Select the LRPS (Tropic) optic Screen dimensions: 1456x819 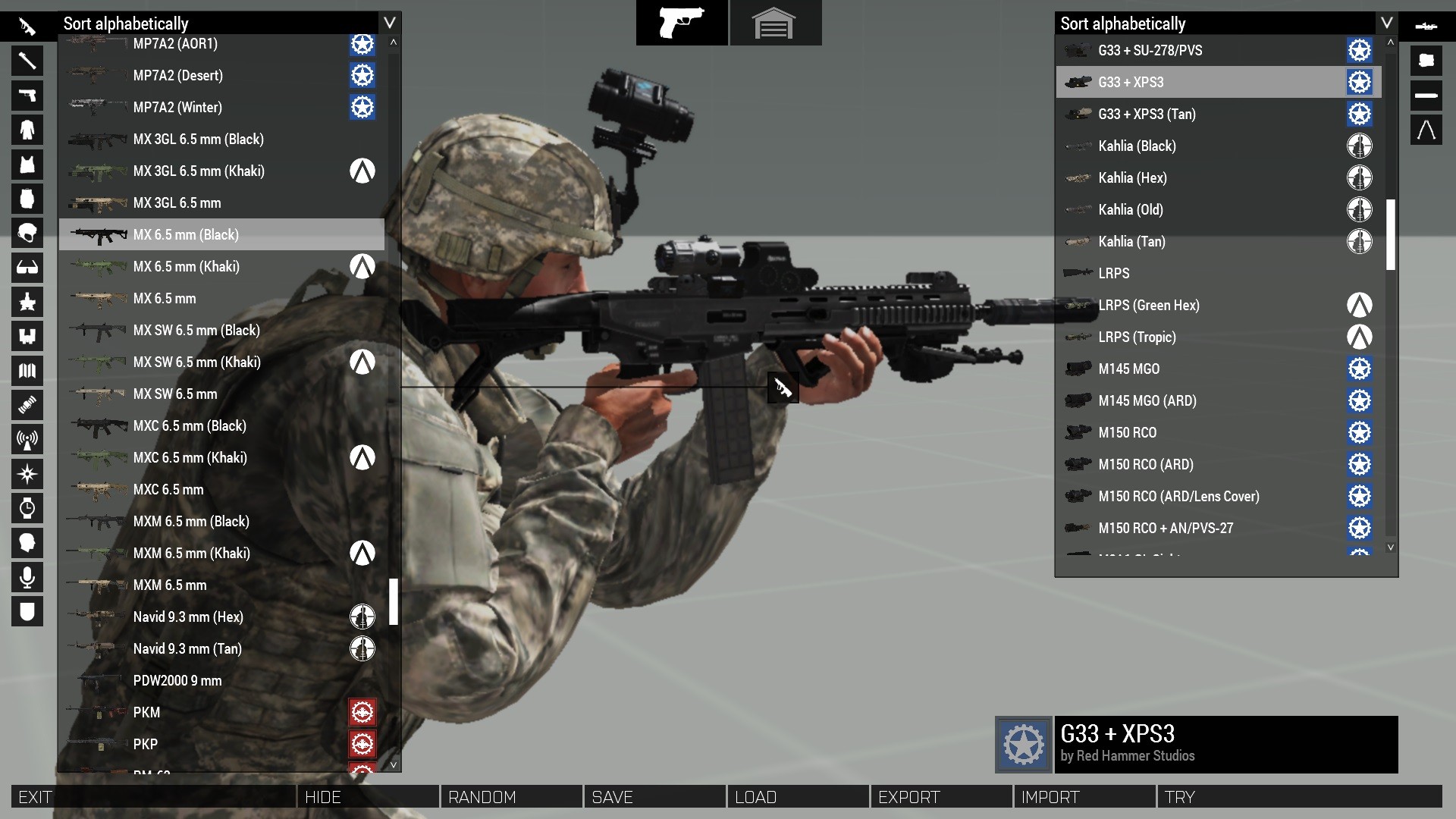(x=1137, y=337)
